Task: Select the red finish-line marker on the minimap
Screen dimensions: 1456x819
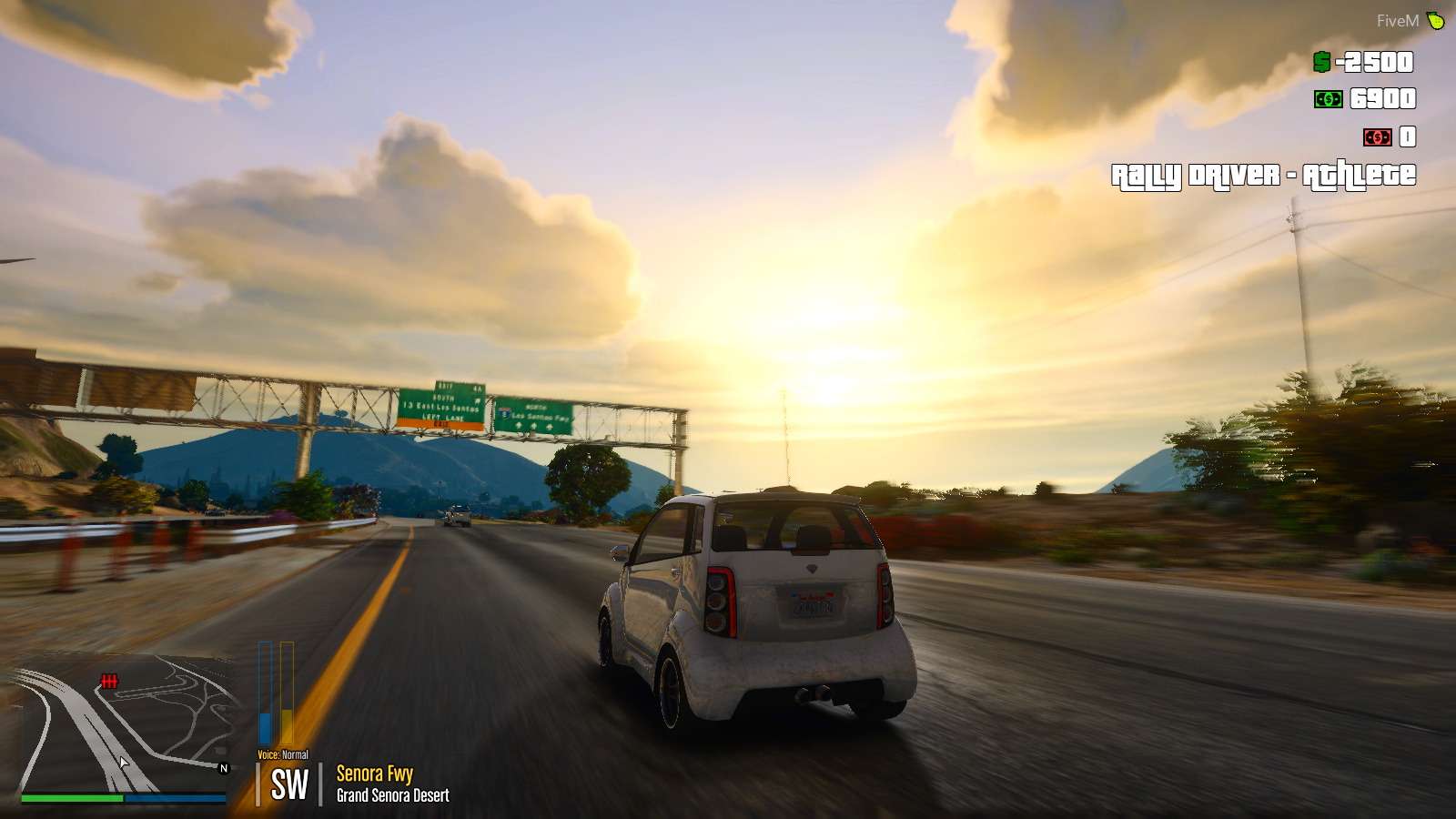Action: (109, 680)
